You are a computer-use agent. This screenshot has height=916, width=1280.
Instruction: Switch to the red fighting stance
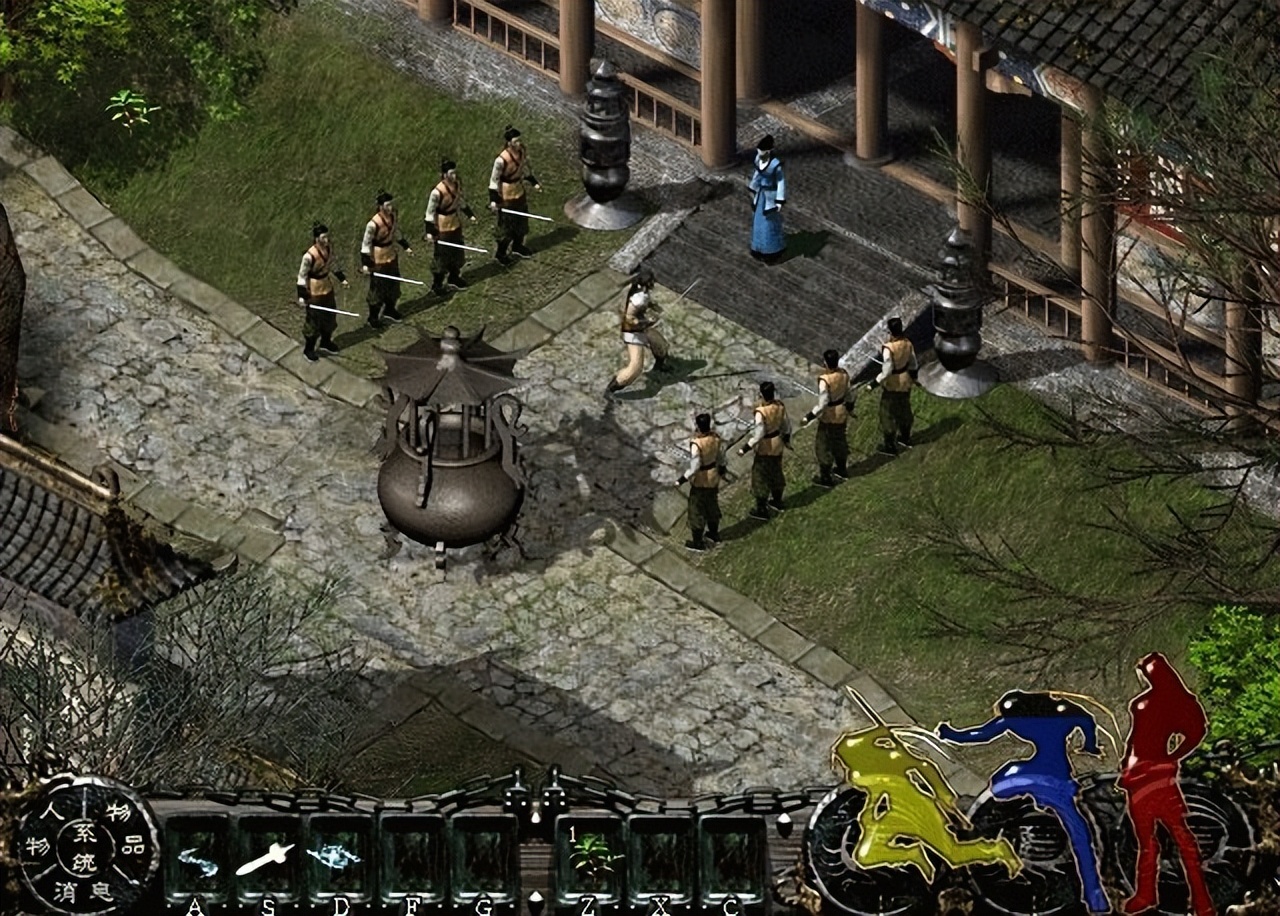click(x=1160, y=750)
